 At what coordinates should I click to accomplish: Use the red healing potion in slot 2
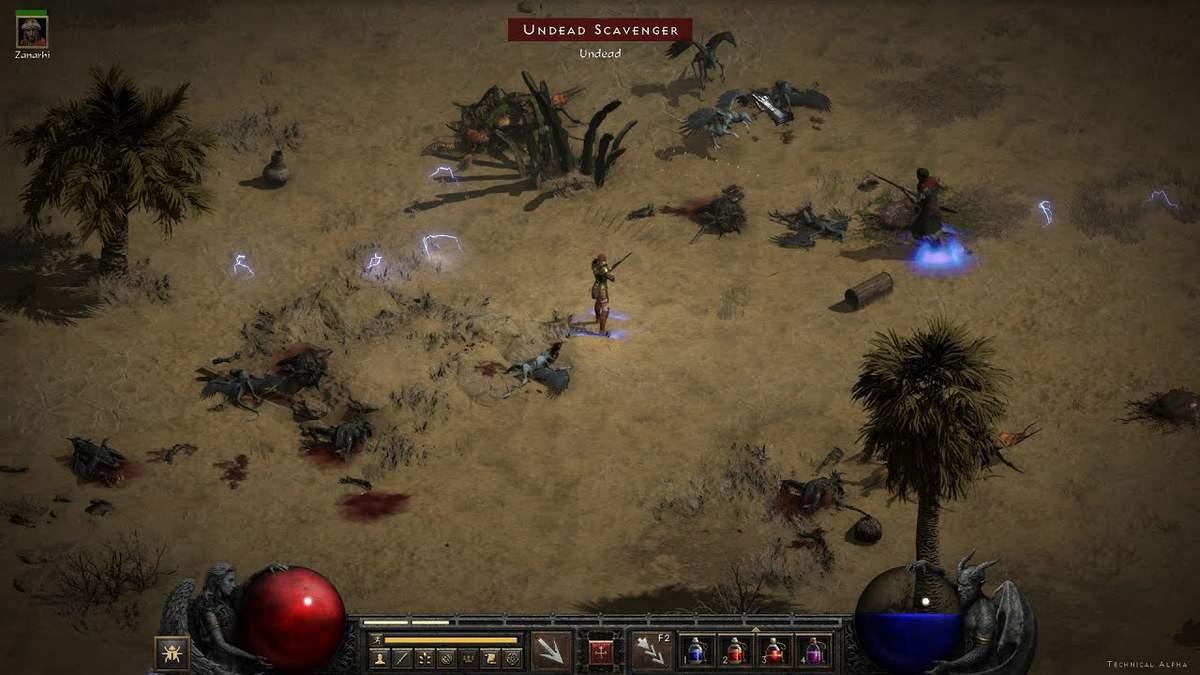pos(736,651)
